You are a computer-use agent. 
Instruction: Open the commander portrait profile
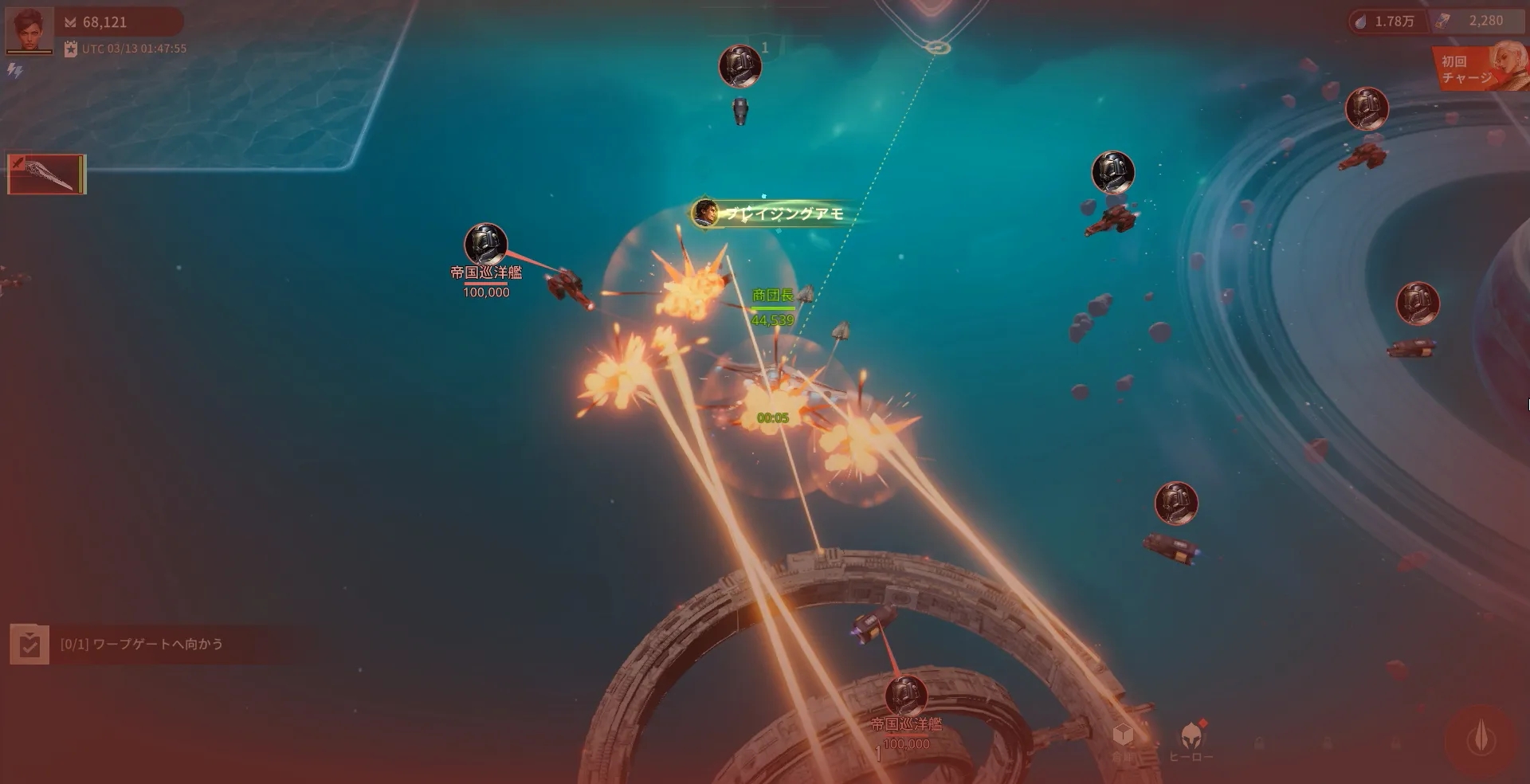tap(29, 30)
